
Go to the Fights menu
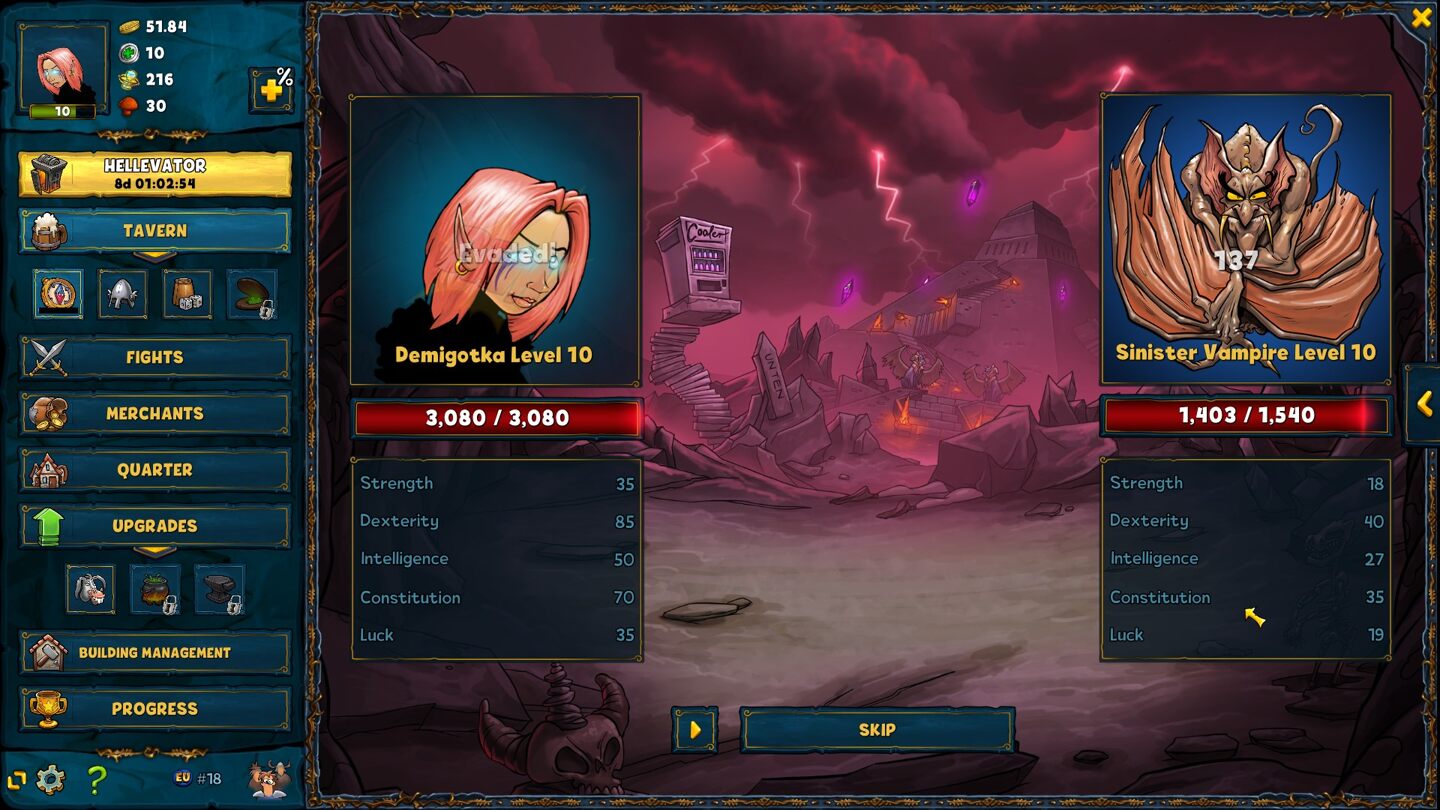(x=155, y=357)
